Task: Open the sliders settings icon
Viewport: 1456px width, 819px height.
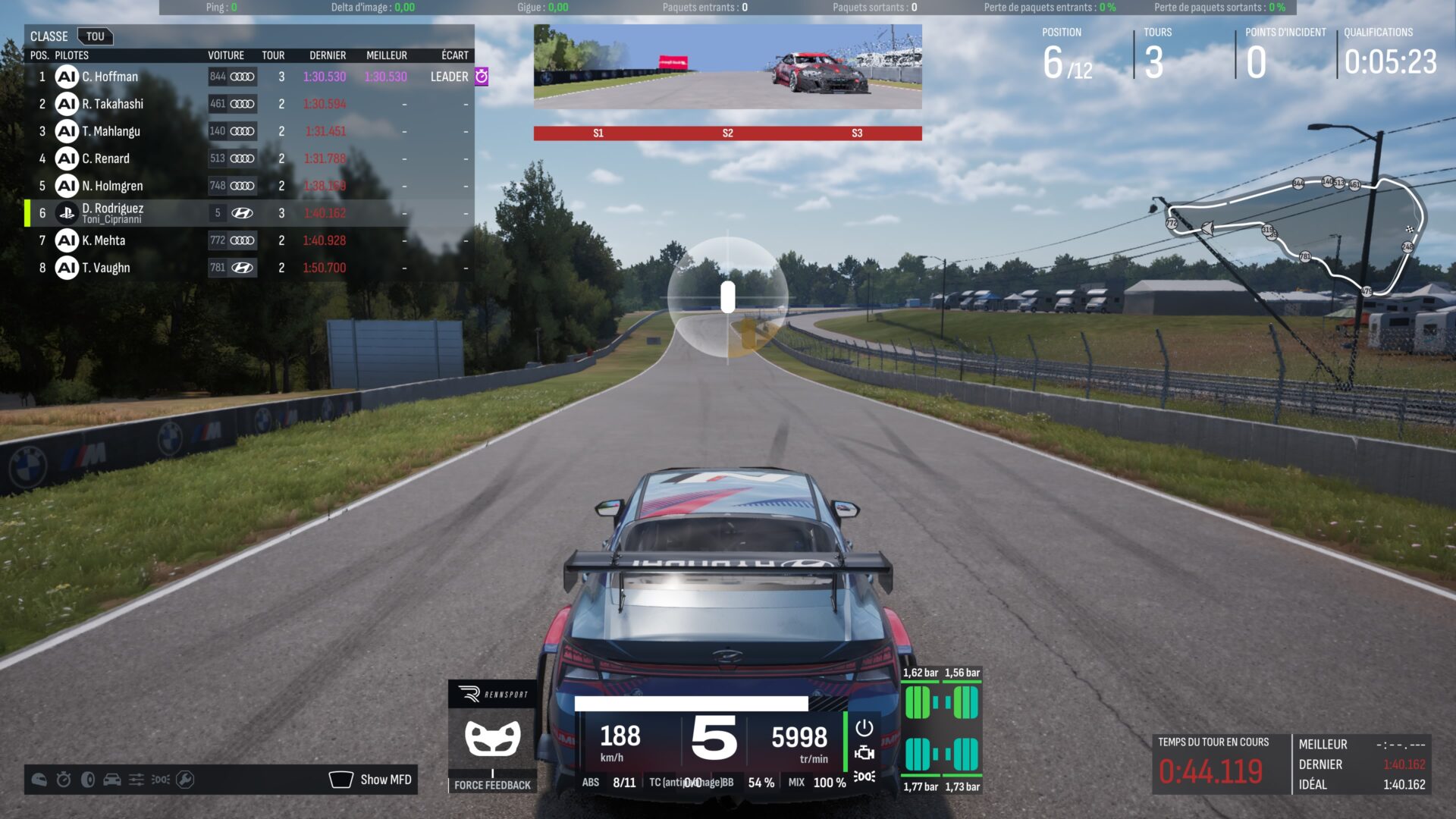Action: 136,780
